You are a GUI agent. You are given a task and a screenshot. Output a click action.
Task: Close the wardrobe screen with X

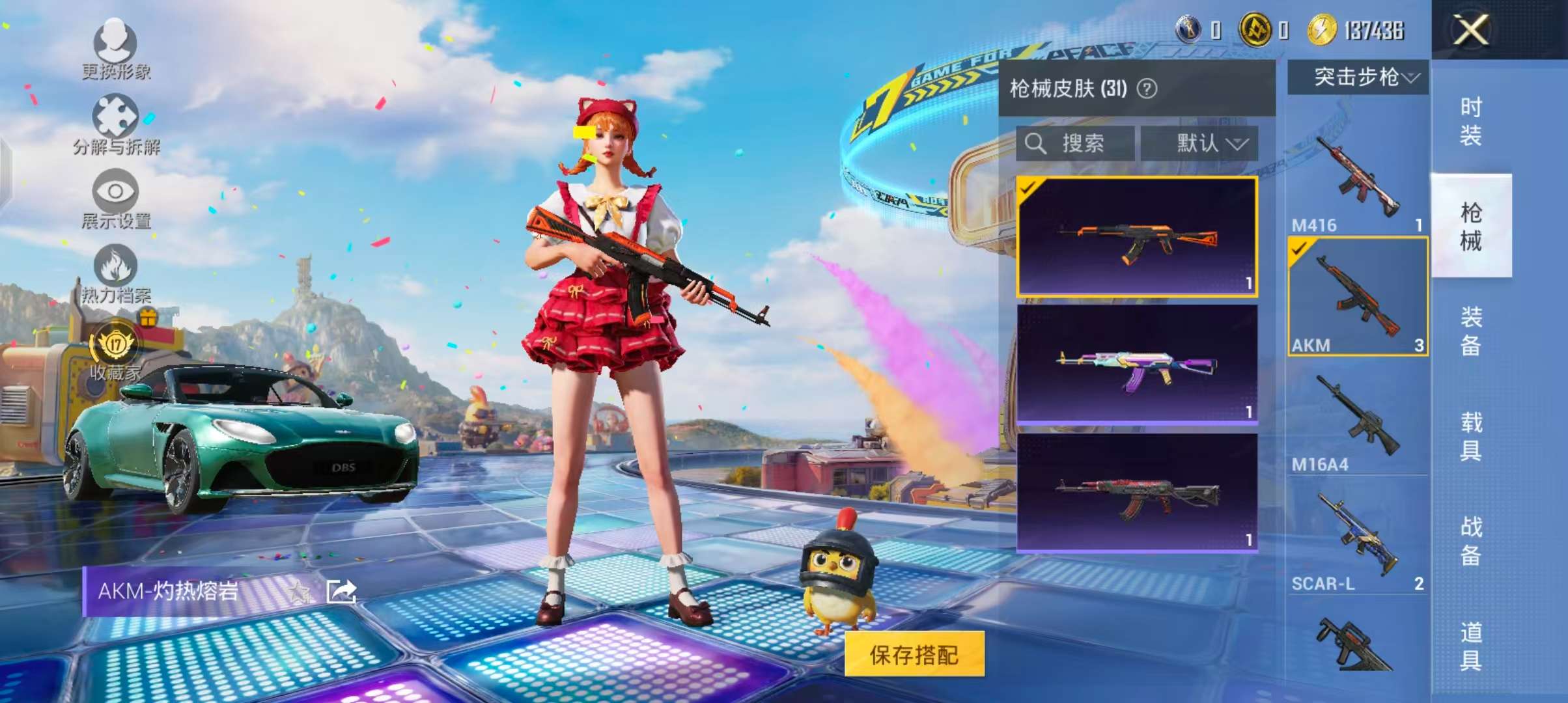point(1470,30)
